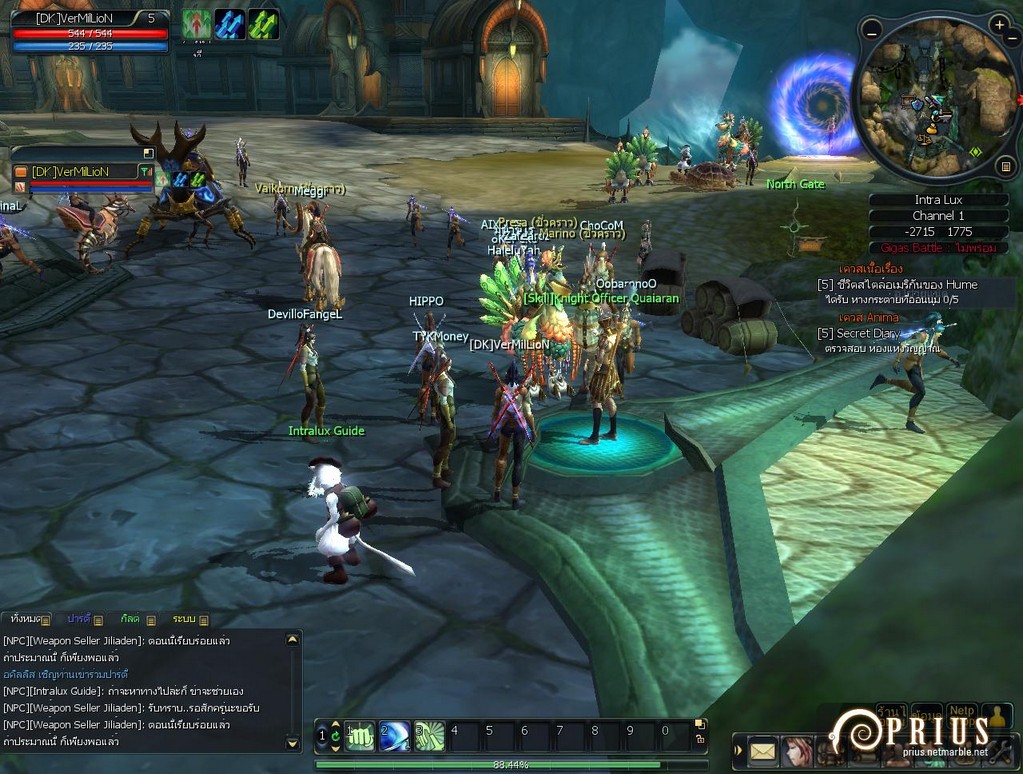
Task: Toggle the hotbar lock icon
Action: click(700, 739)
